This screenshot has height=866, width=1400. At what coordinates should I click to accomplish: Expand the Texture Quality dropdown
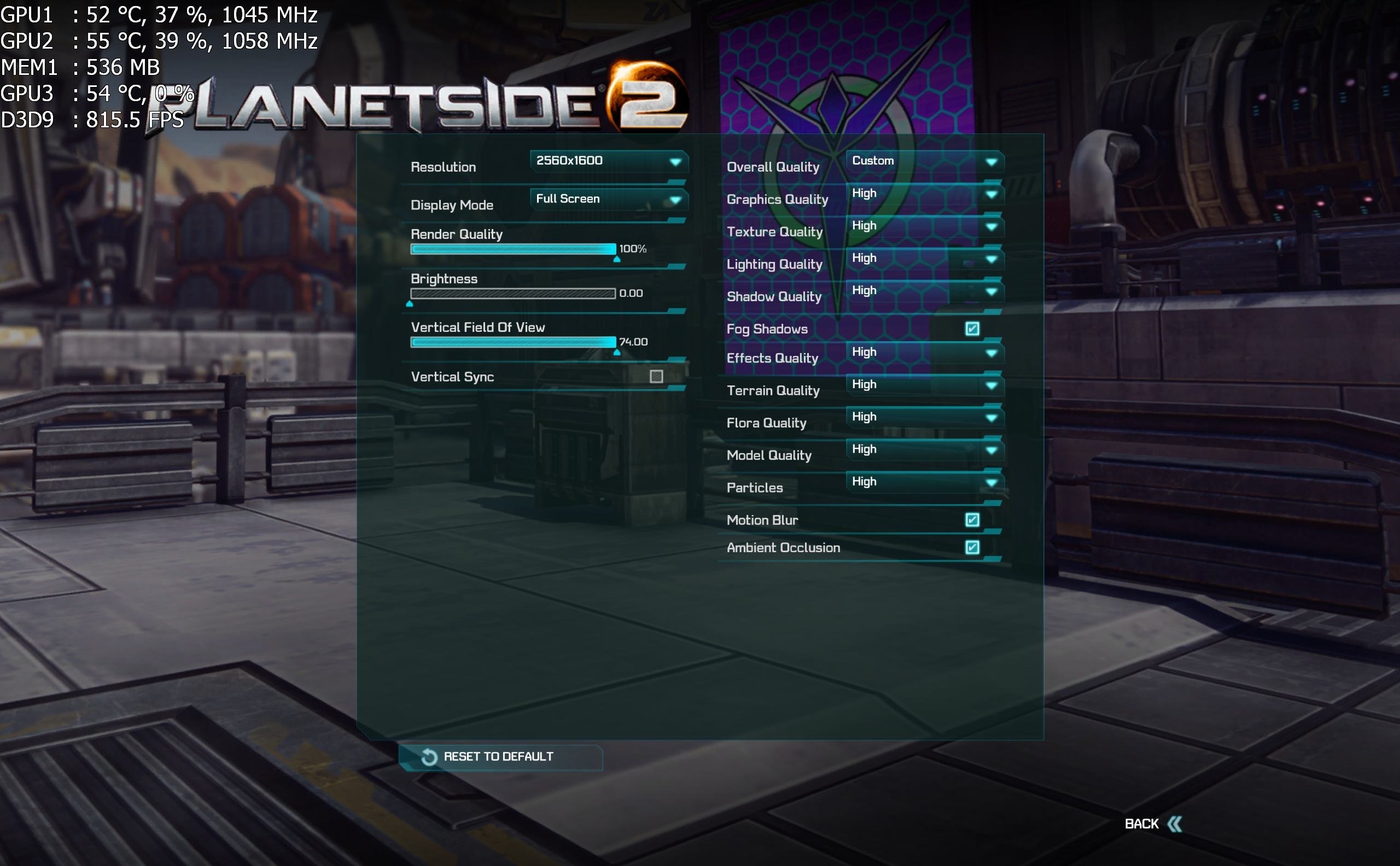pyautogui.click(x=924, y=226)
